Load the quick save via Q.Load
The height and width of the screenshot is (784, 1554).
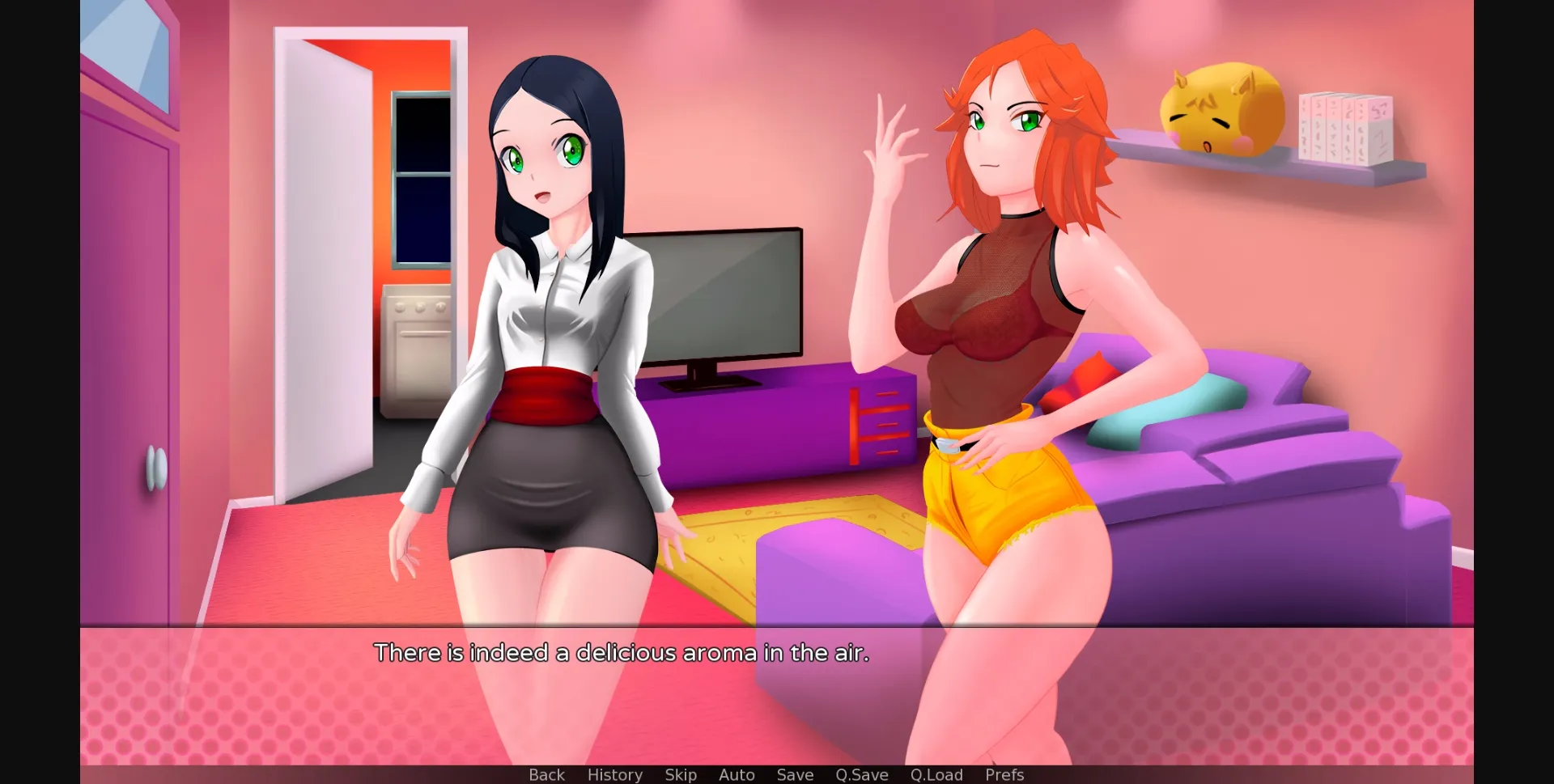tap(936, 774)
